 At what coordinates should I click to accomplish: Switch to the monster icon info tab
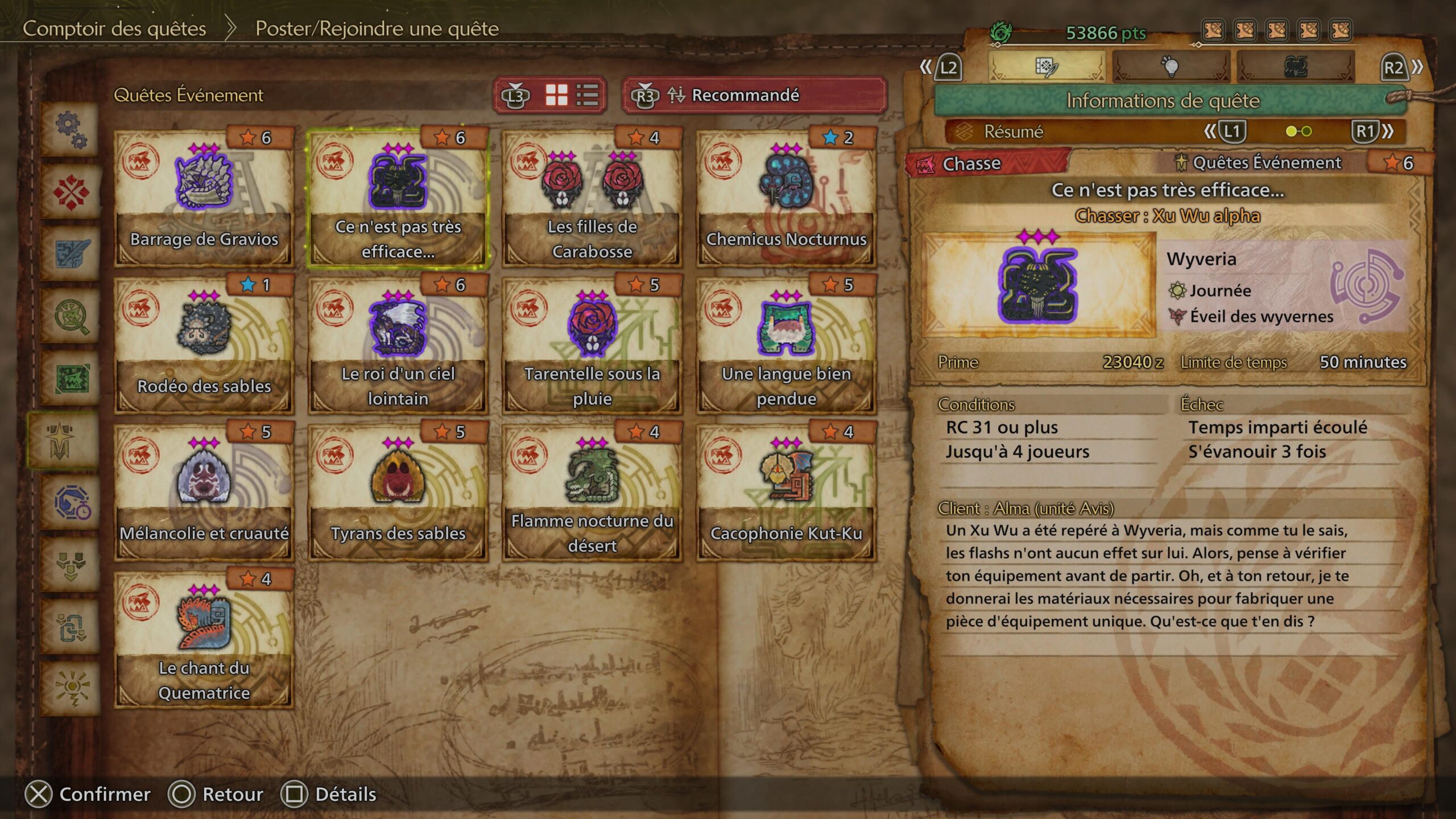tap(1295, 67)
